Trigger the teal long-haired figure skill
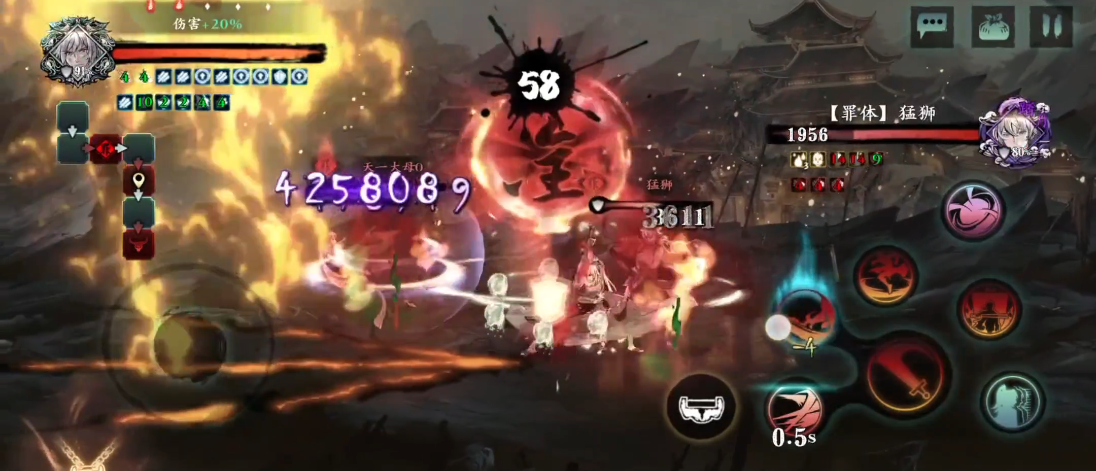The width and height of the screenshot is (1096, 471). 1012,403
